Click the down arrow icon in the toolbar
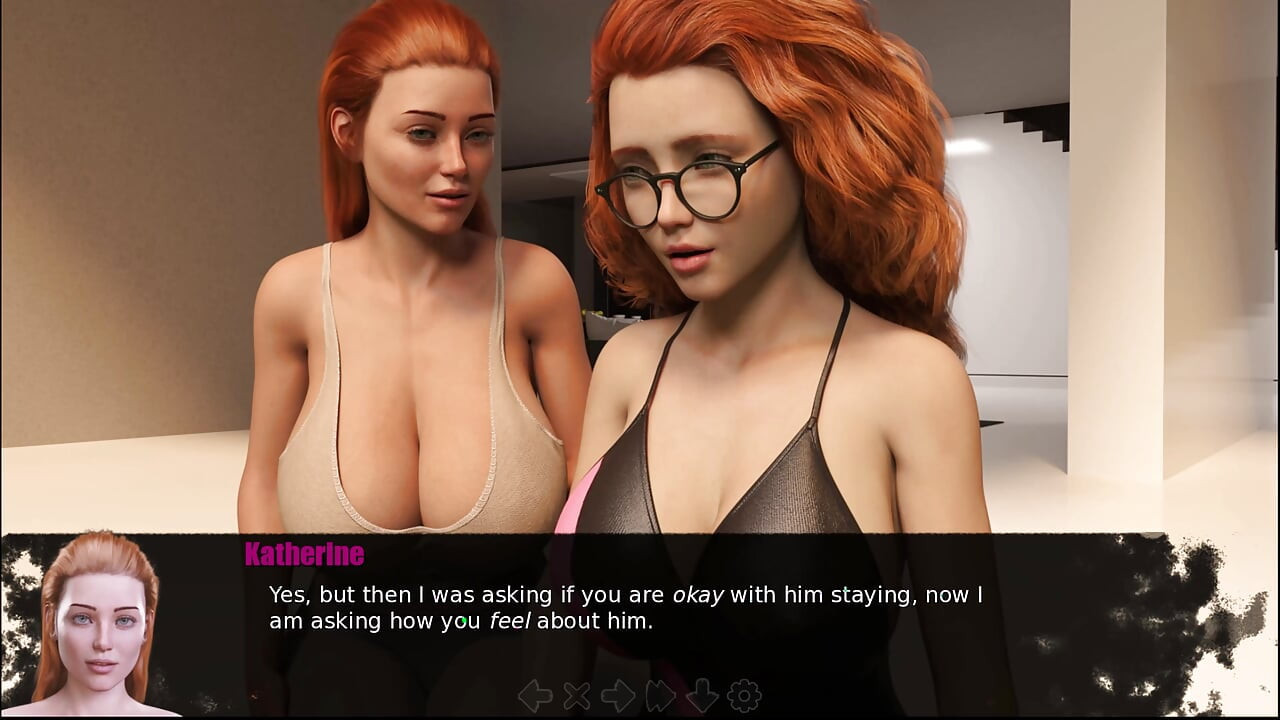 702,695
